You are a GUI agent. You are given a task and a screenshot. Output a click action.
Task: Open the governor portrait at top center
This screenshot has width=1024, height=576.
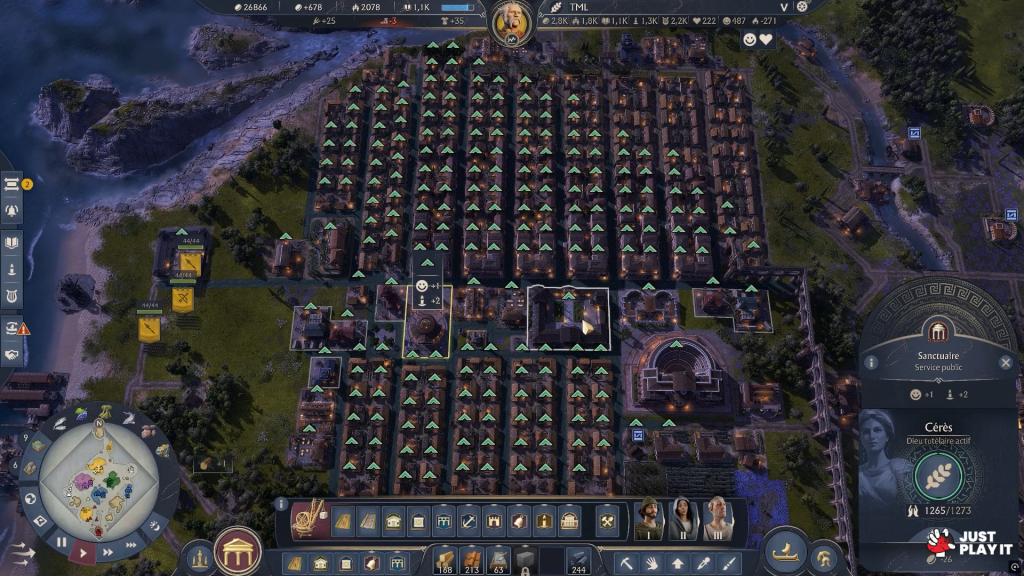[x=511, y=22]
